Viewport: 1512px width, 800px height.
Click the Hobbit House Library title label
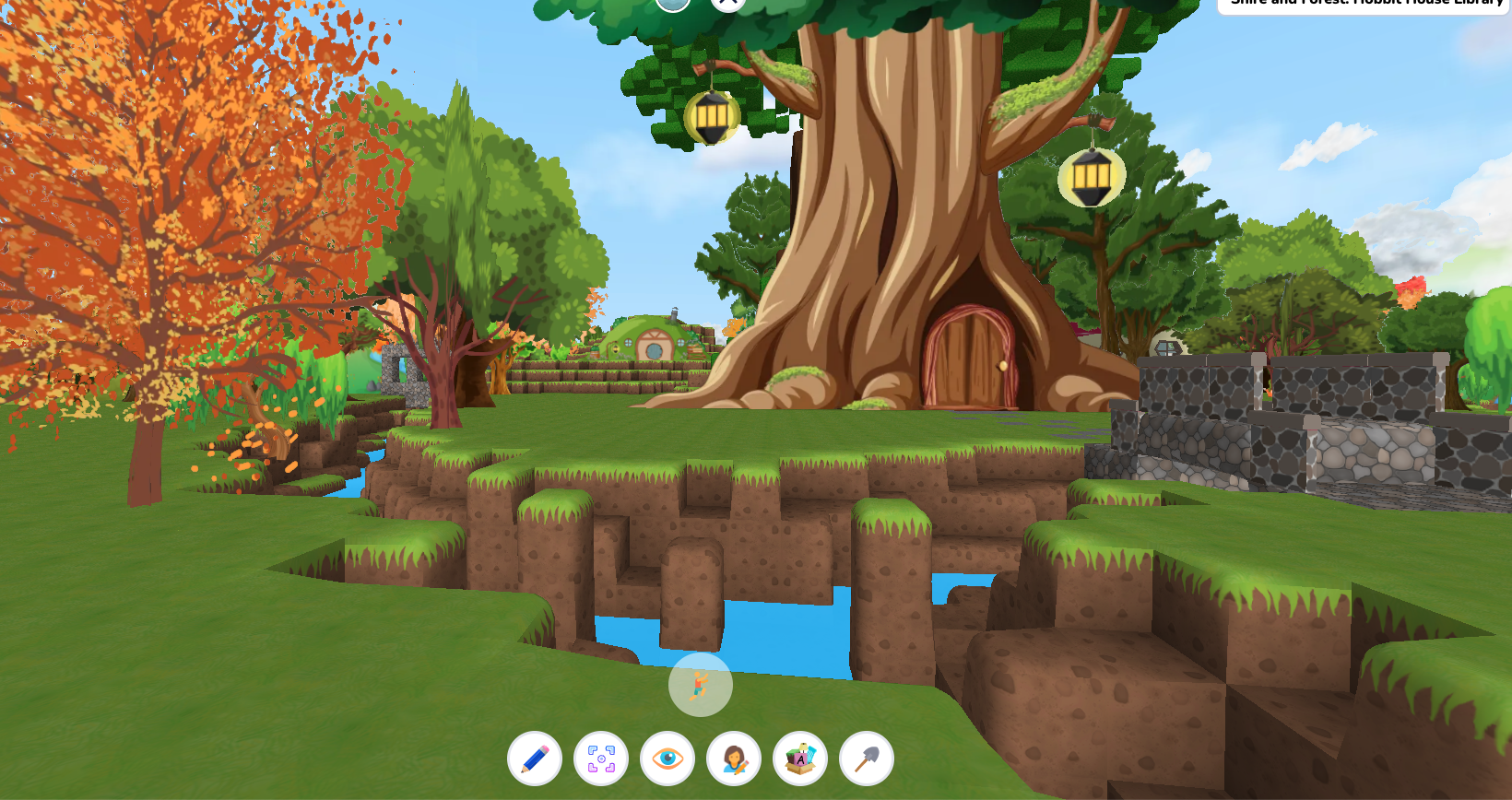click(1365, 4)
